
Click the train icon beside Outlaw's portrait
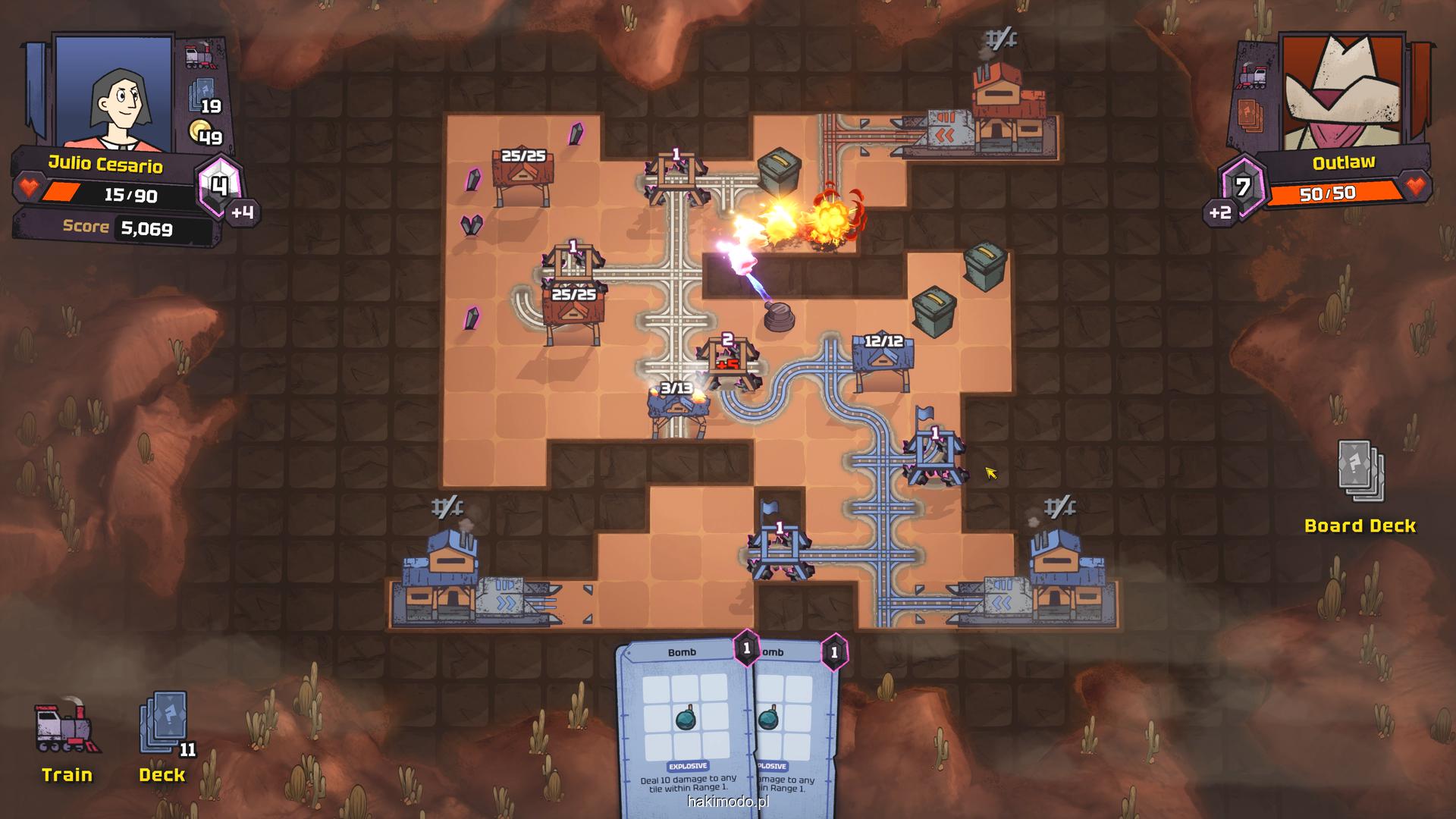(1252, 77)
